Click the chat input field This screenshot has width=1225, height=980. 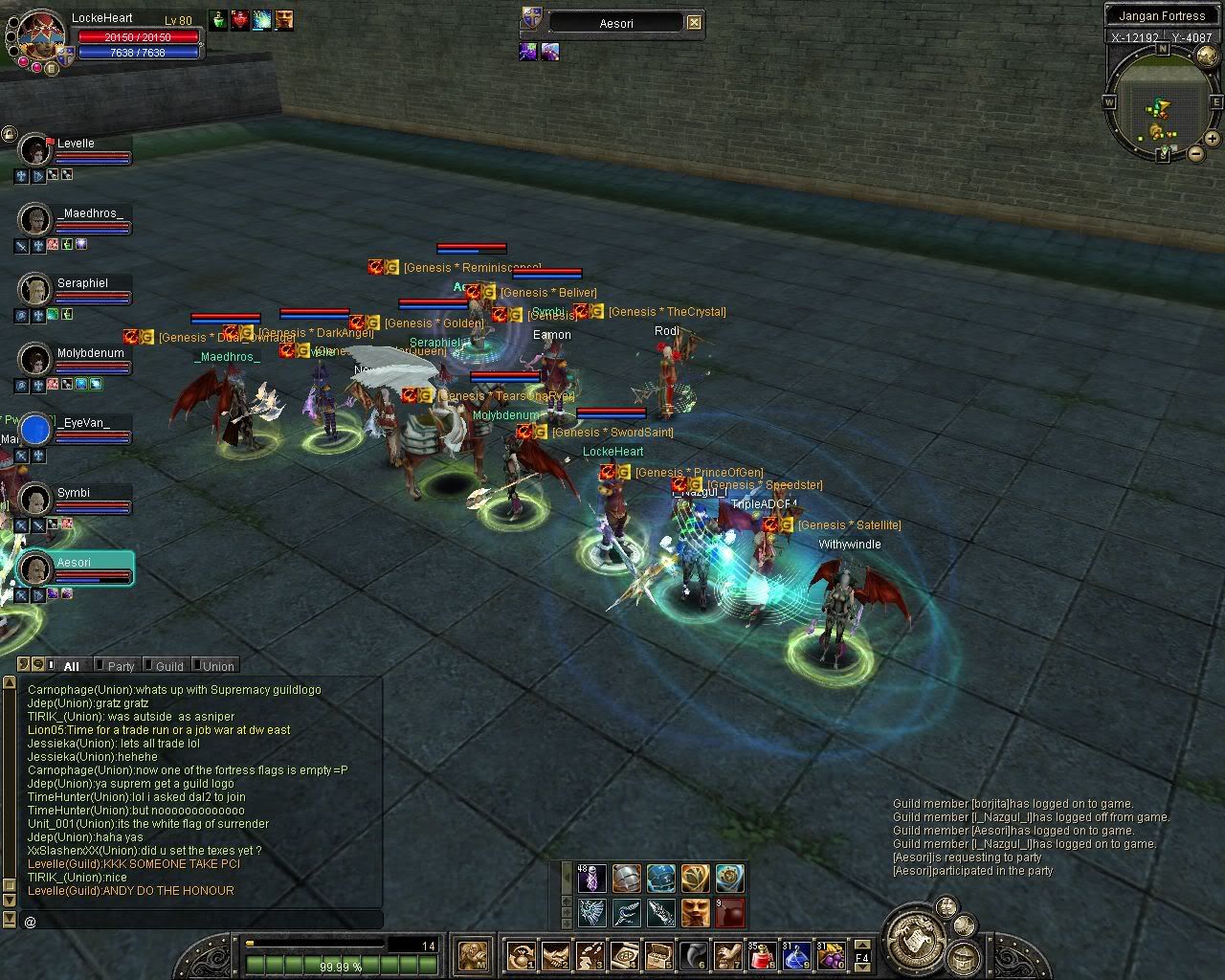click(201, 921)
